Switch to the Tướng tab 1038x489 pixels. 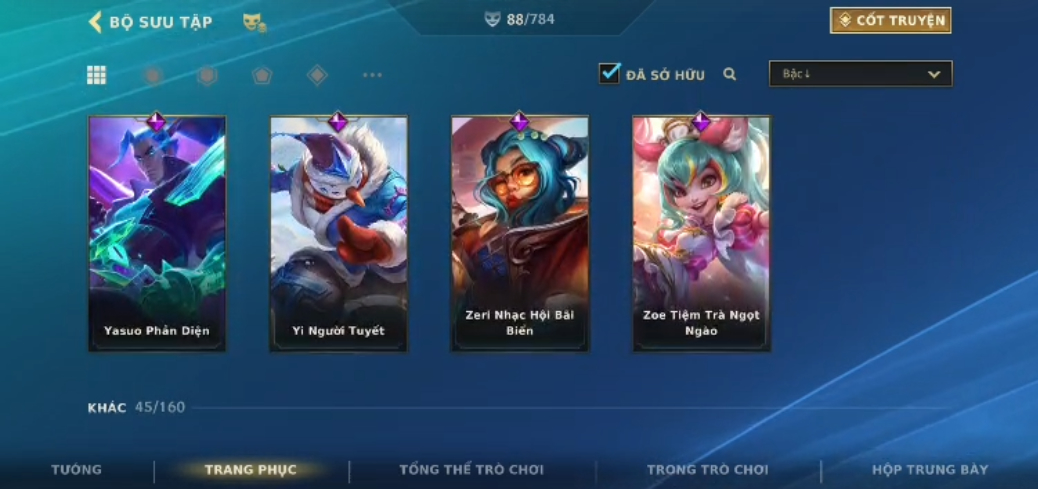77,470
